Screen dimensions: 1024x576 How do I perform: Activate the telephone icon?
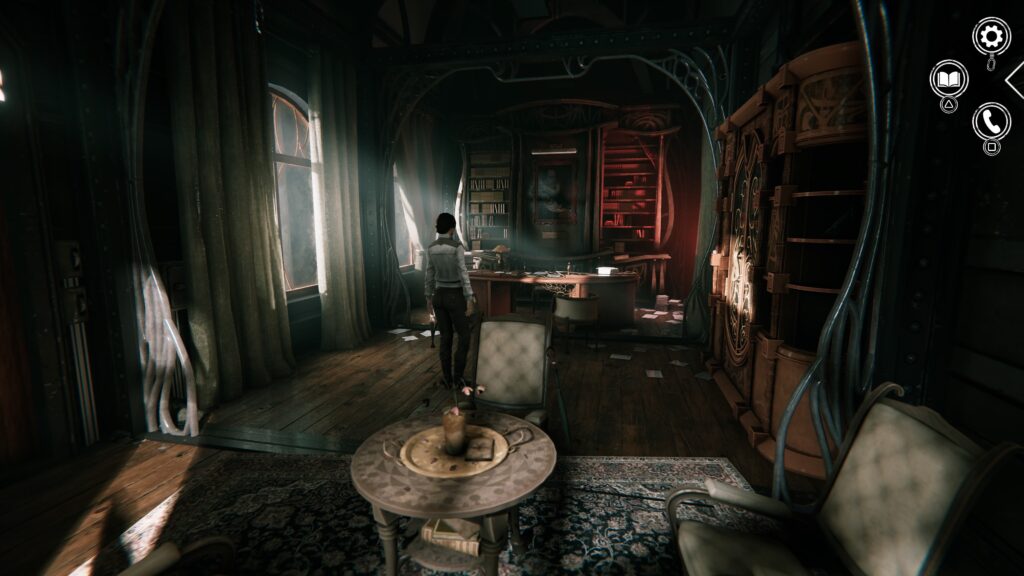991,121
